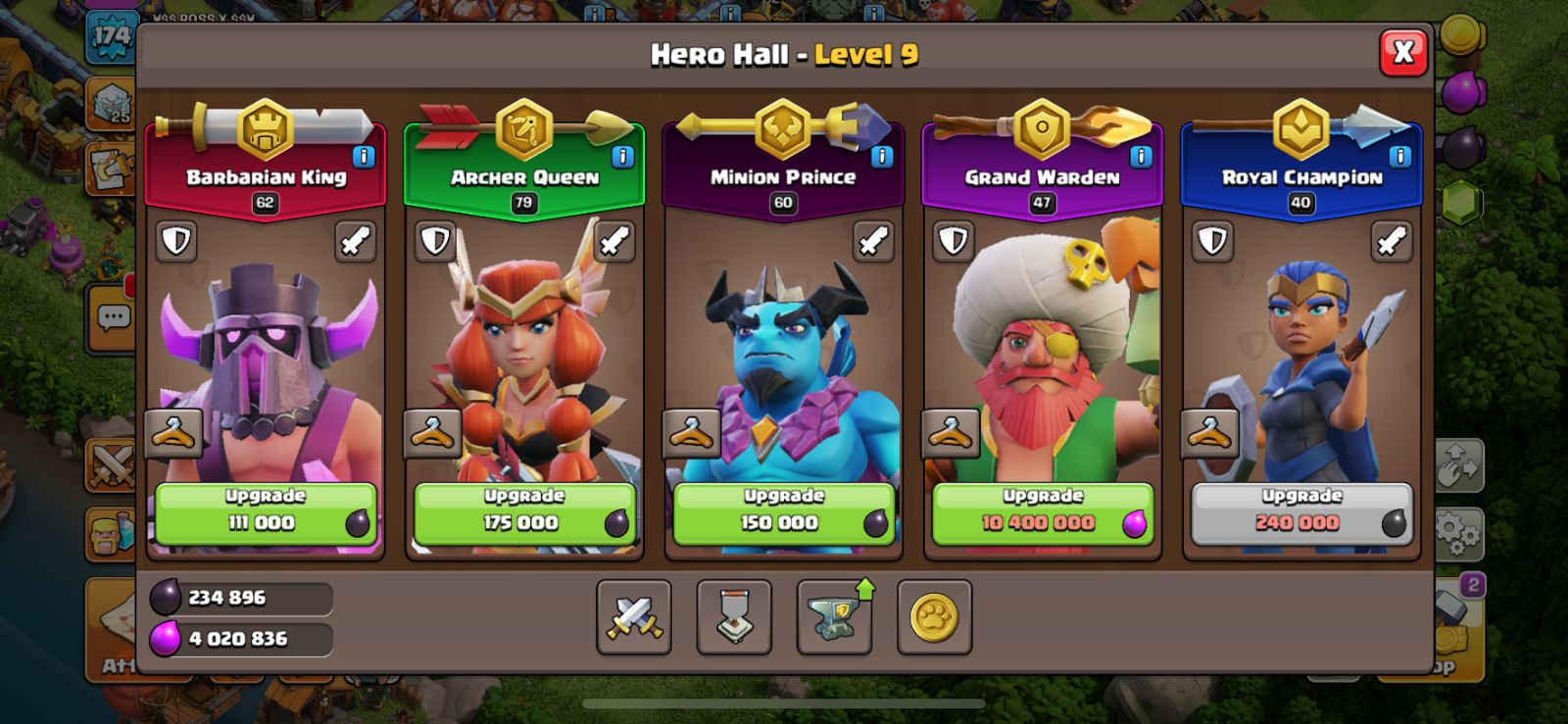
Task: Open the golden paw pets button
Action: coord(934,617)
